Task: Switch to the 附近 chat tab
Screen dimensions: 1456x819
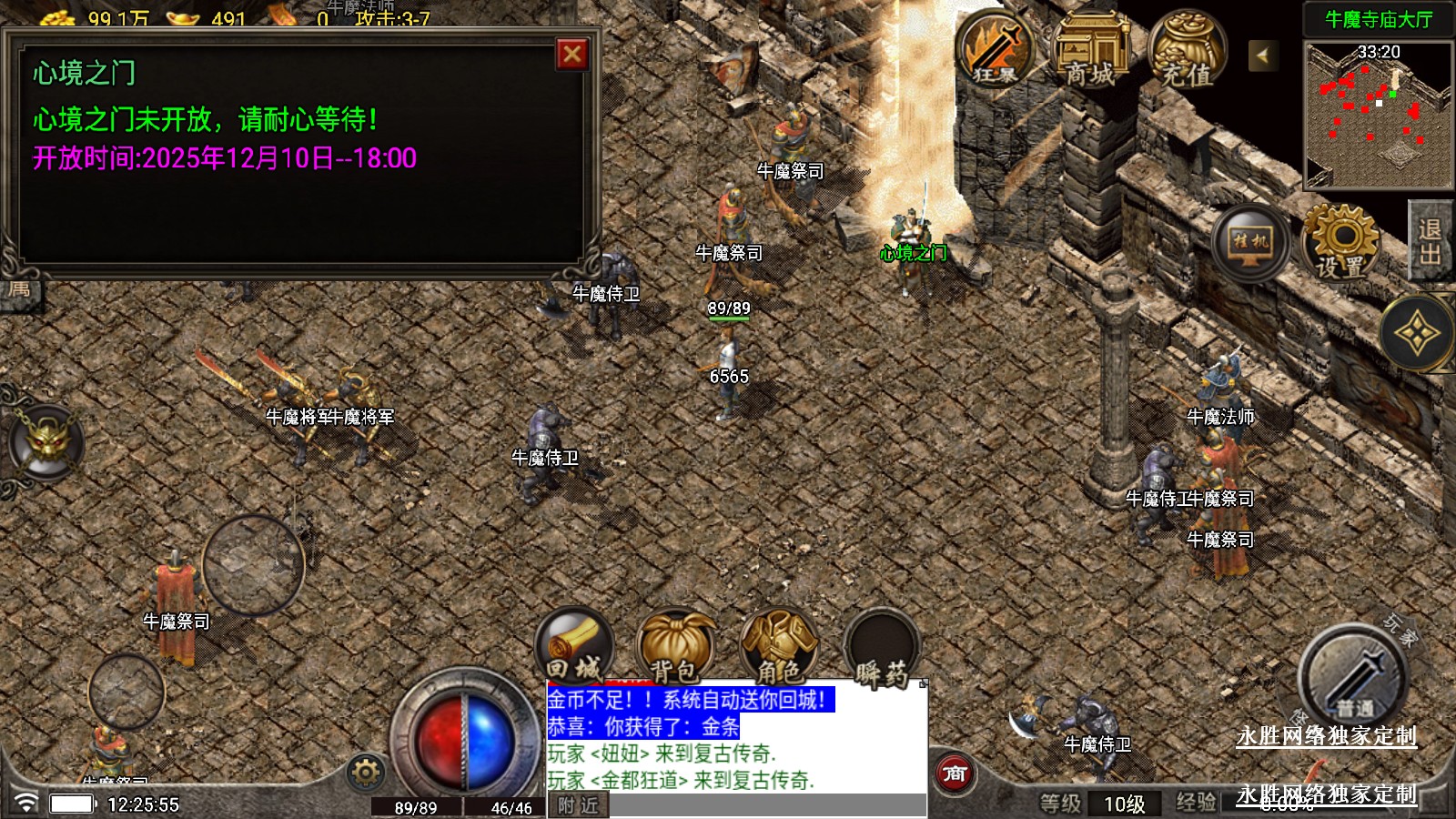Action: (579, 805)
